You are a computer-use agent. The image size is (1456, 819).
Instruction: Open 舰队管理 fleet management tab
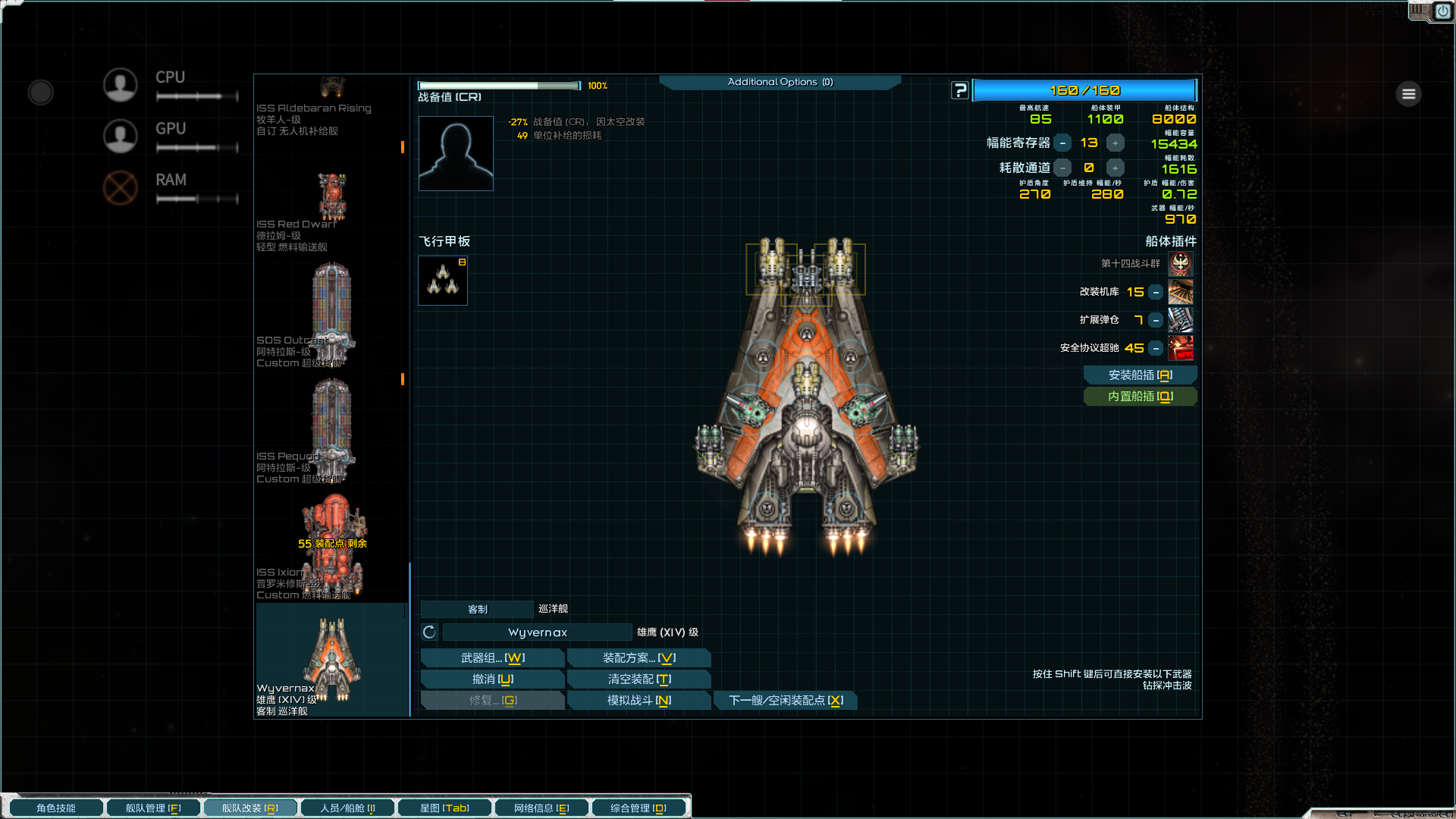(152, 808)
